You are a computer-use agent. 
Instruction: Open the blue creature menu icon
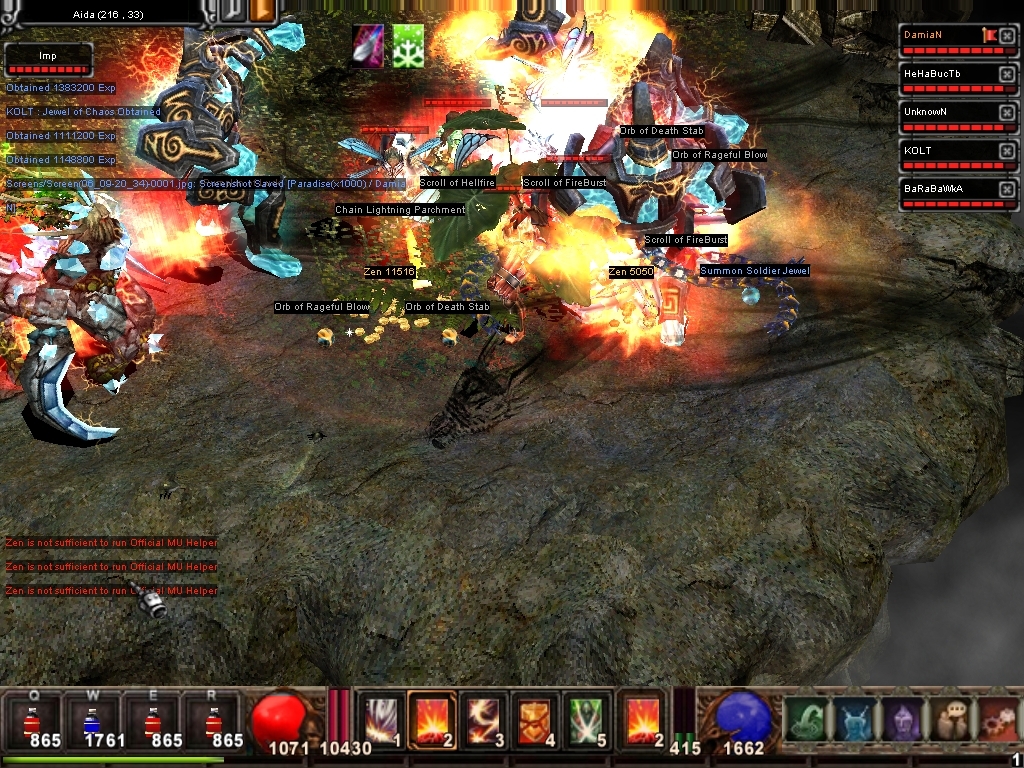pos(853,720)
